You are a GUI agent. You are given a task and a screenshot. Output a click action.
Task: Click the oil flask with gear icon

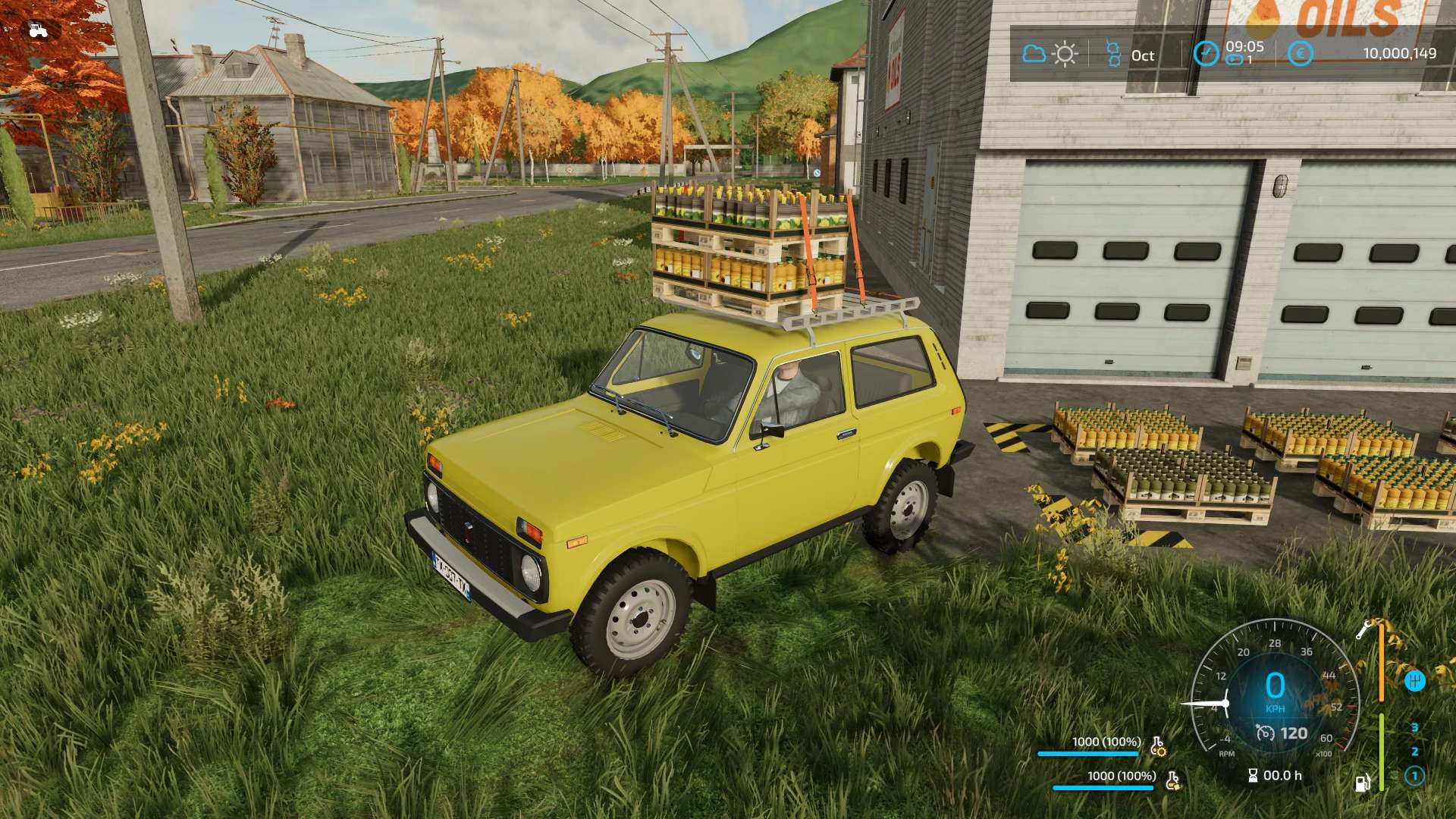click(1158, 746)
